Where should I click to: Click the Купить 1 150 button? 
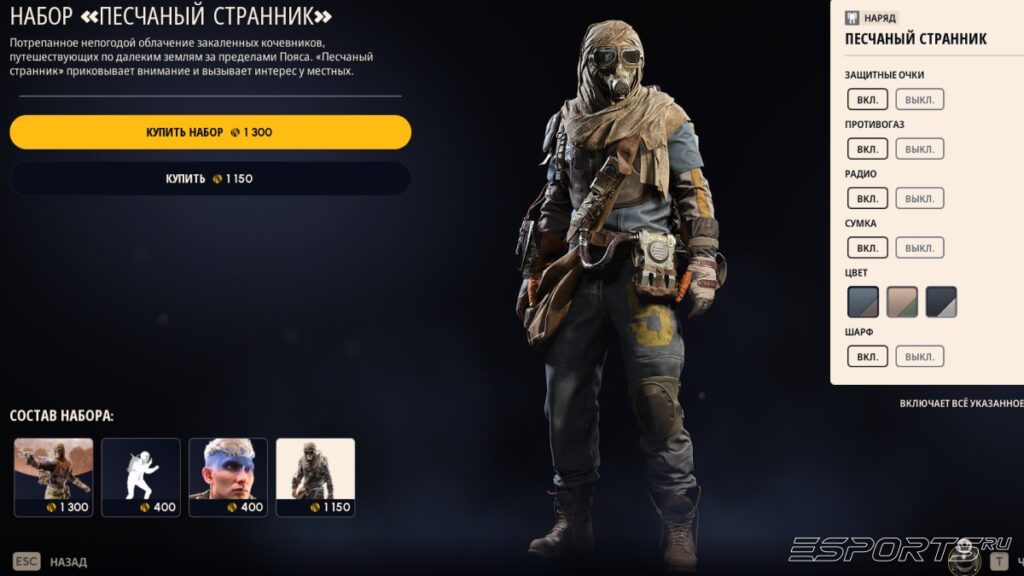pos(210,179)
